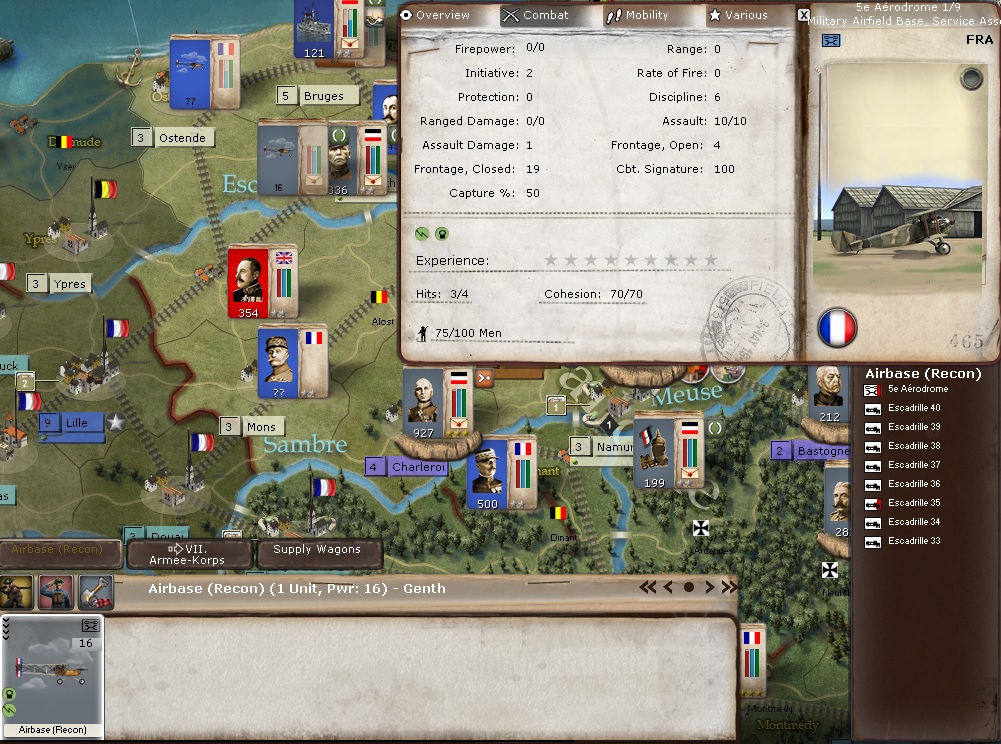Select the Airbase (Recon) stack tab

tap(60, 550)
